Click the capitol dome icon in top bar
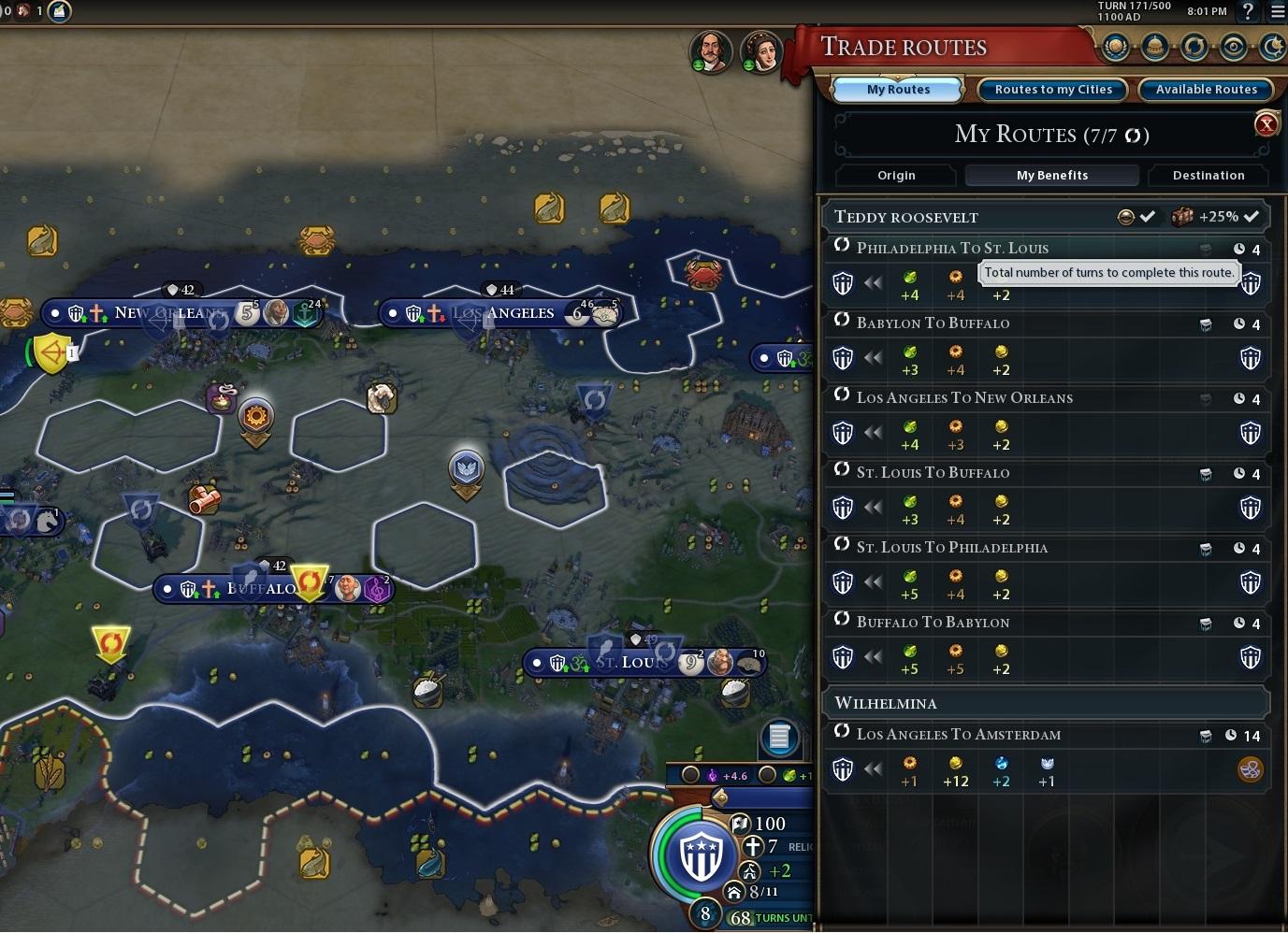Screen dimensions: 1288x933 pyautogui.click(x=1154, y=47)
